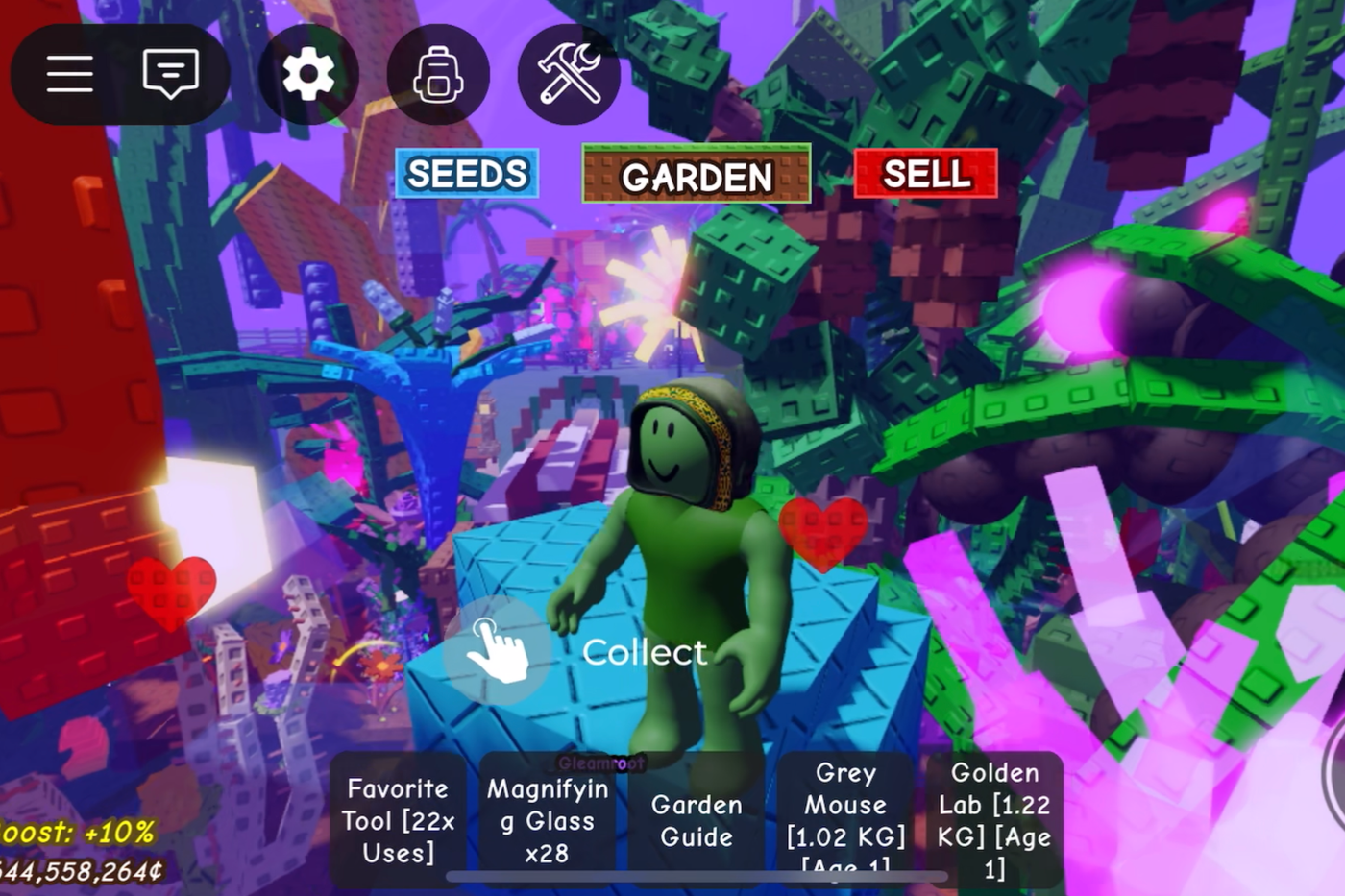Viewport: 1345px width, 896px height.
Task: Select the Favorite Tool hotbar slot
Action: (x=398, y=820)
